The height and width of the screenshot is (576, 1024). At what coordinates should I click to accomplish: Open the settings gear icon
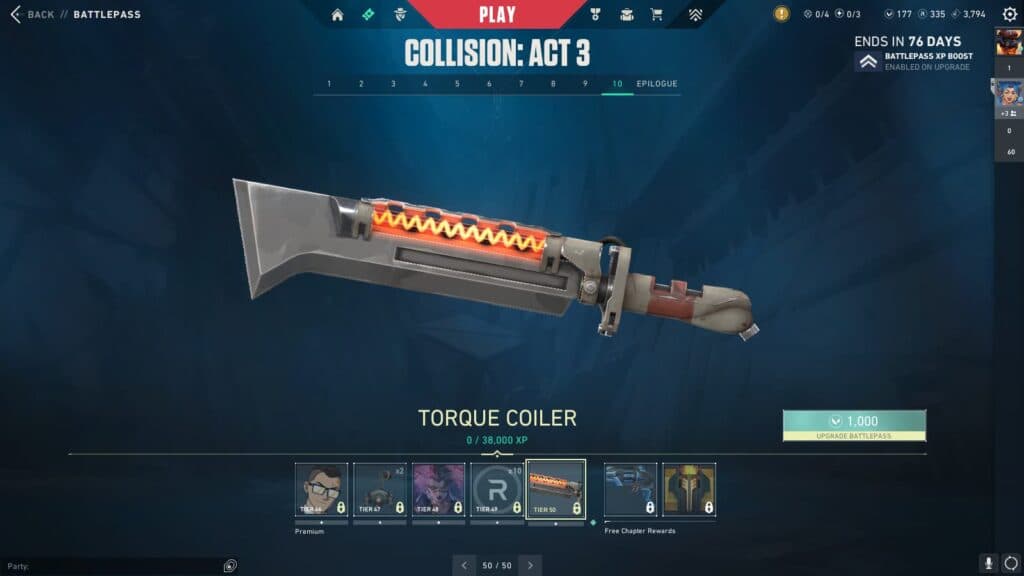point(1009,14)
